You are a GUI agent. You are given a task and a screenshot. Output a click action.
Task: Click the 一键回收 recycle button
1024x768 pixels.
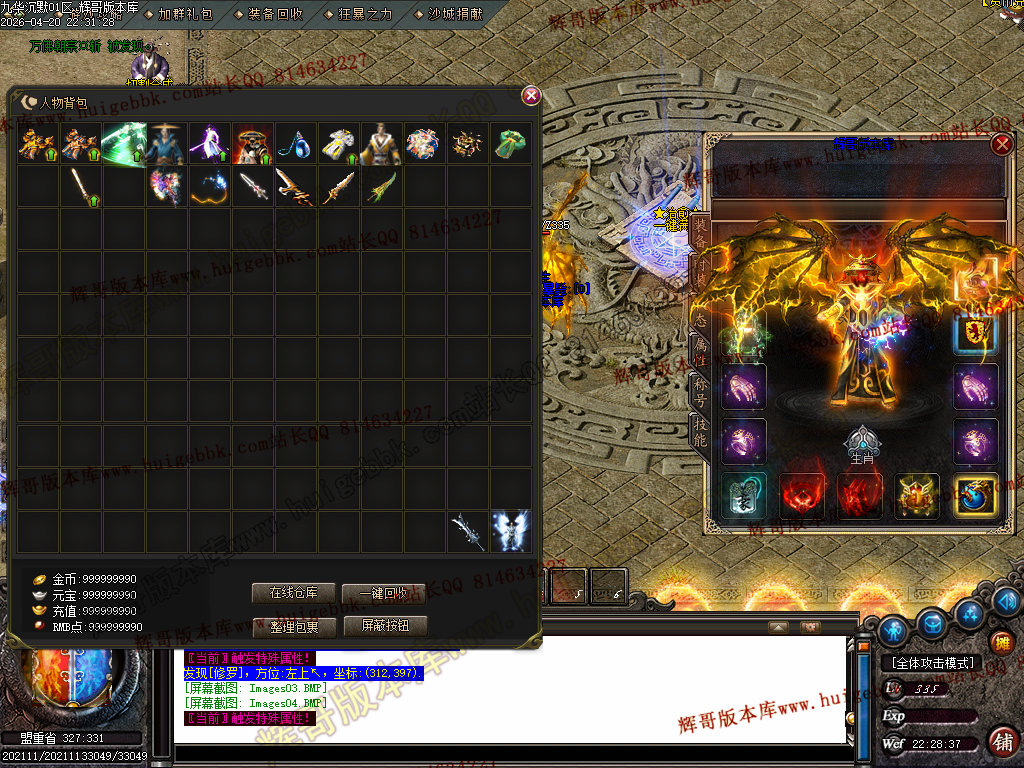[384, 593]
